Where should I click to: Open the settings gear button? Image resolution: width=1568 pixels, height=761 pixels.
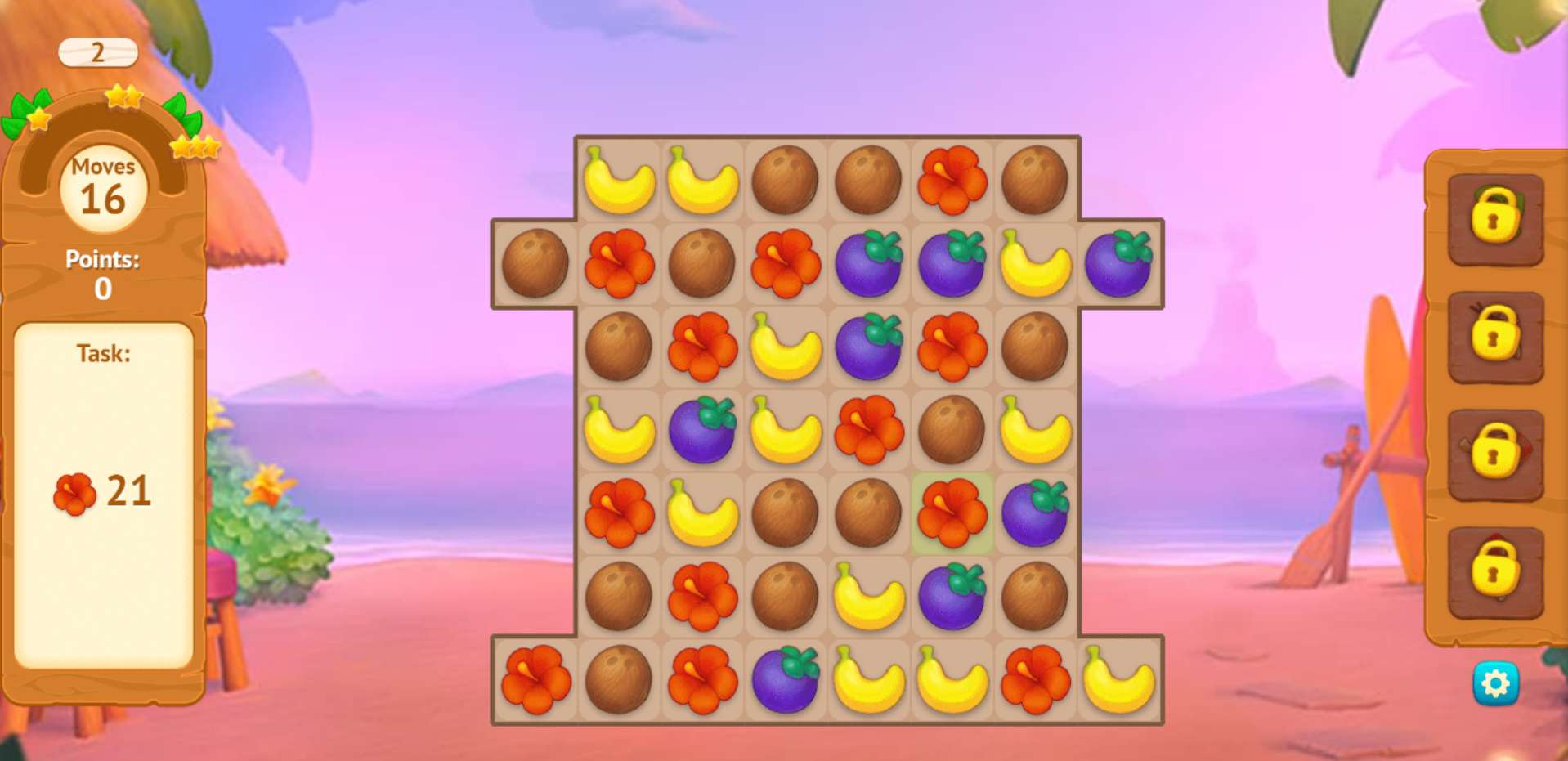click(x=1495, y=683)
